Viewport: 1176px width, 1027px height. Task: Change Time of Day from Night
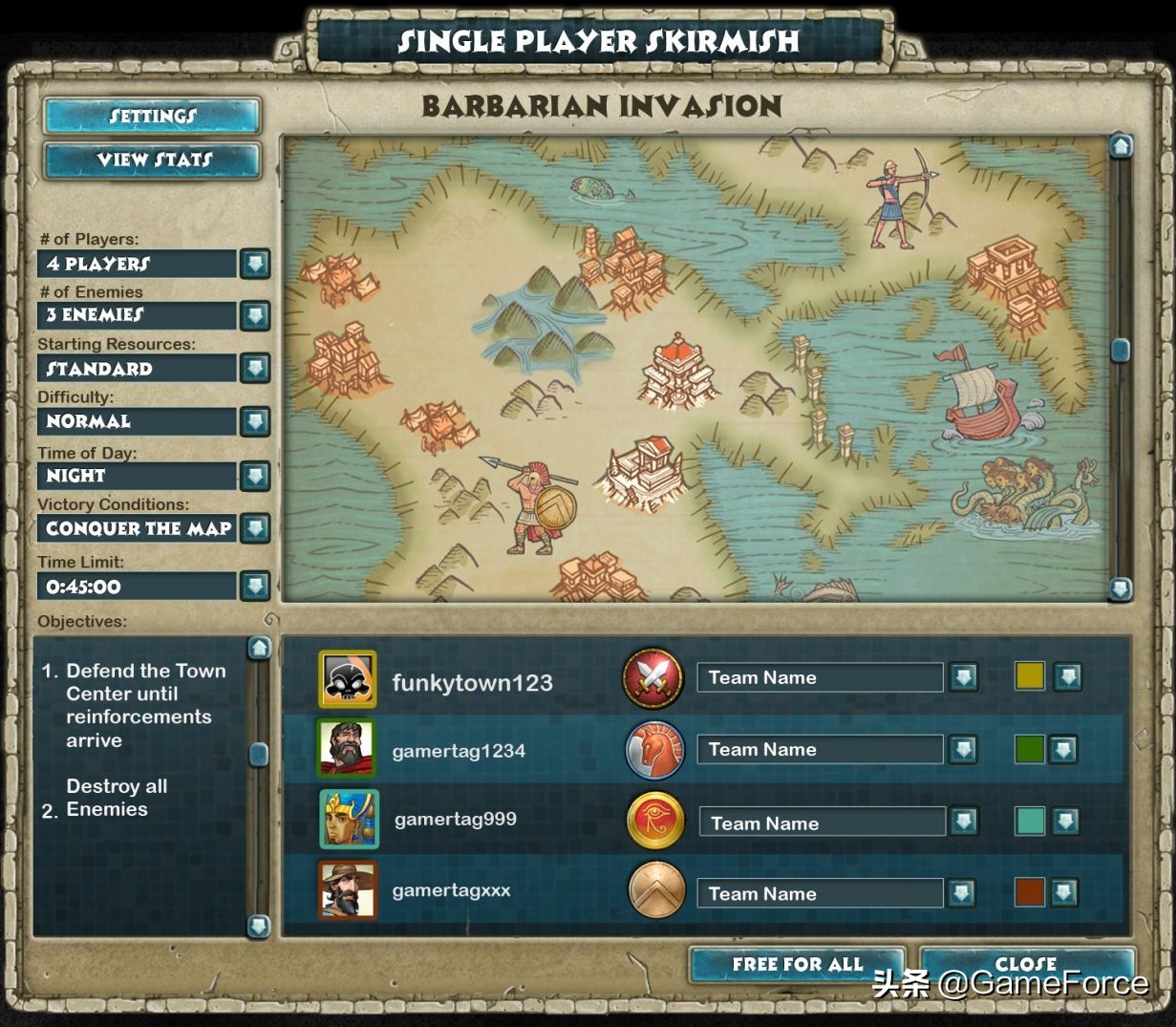tap(255, 475)
